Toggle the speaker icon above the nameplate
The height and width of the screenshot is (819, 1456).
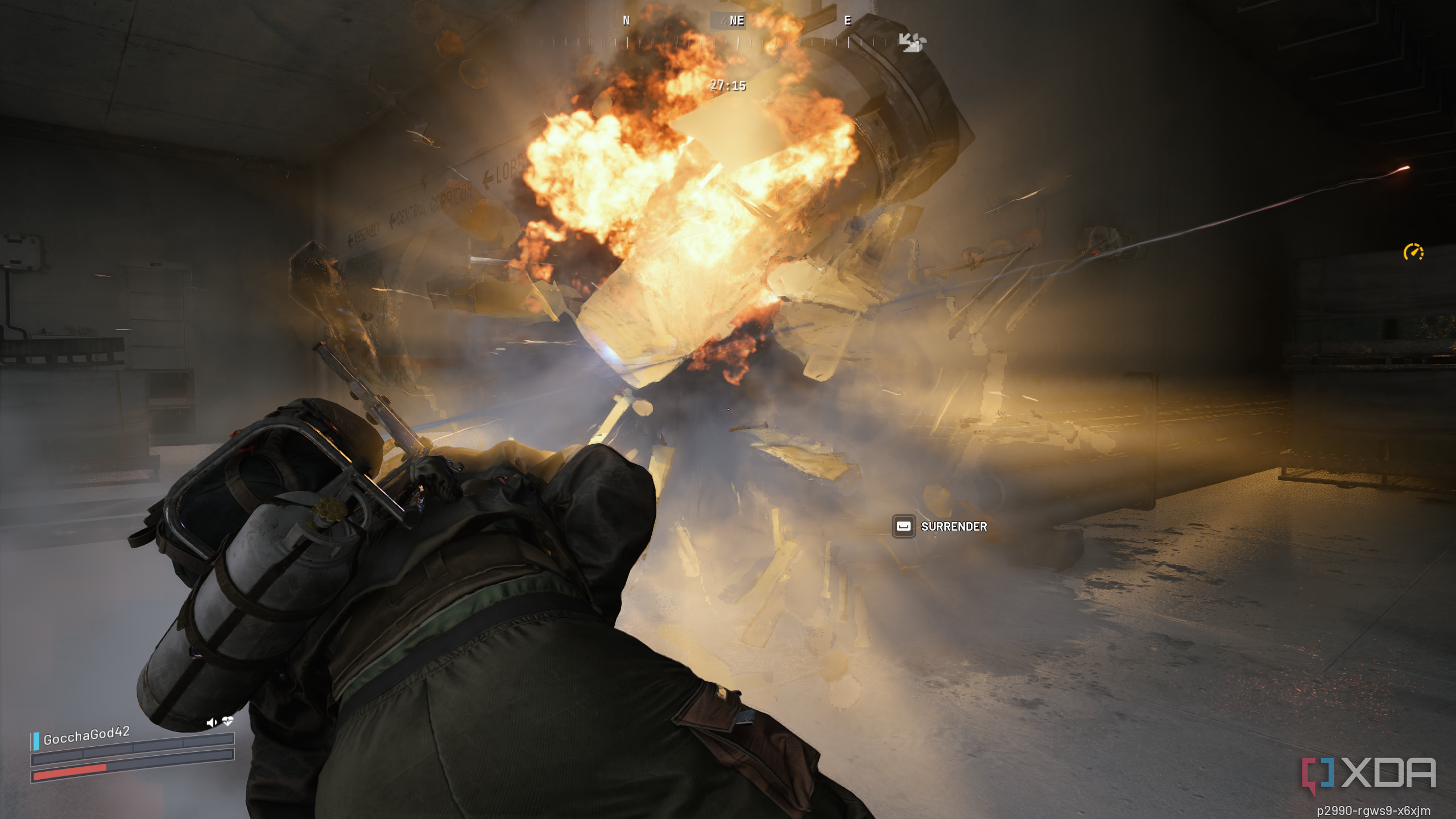pyautogui.click(x=211, y=722)
